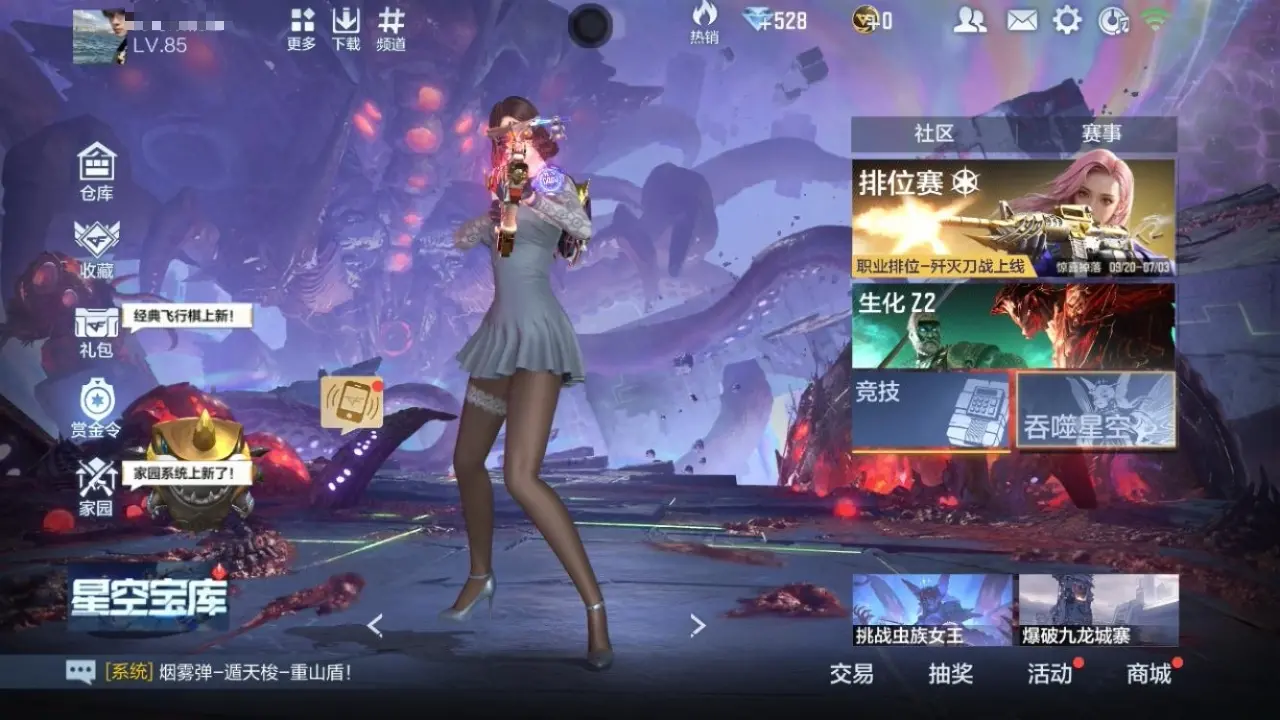Select the 排位赛 ranked match banner

click(x=1013, y=219)
